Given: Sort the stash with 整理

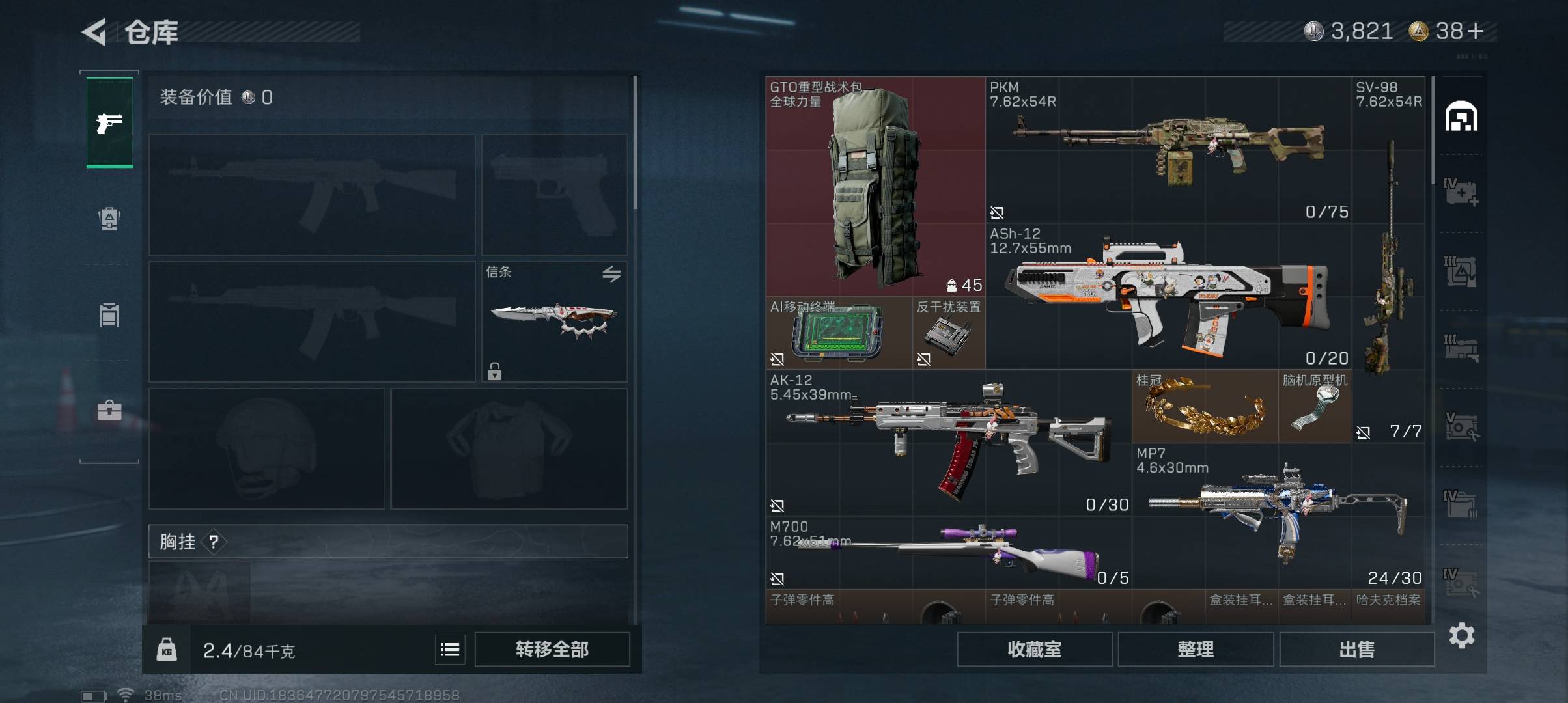Looking at the screenshot, I should tap(1196, 649).
